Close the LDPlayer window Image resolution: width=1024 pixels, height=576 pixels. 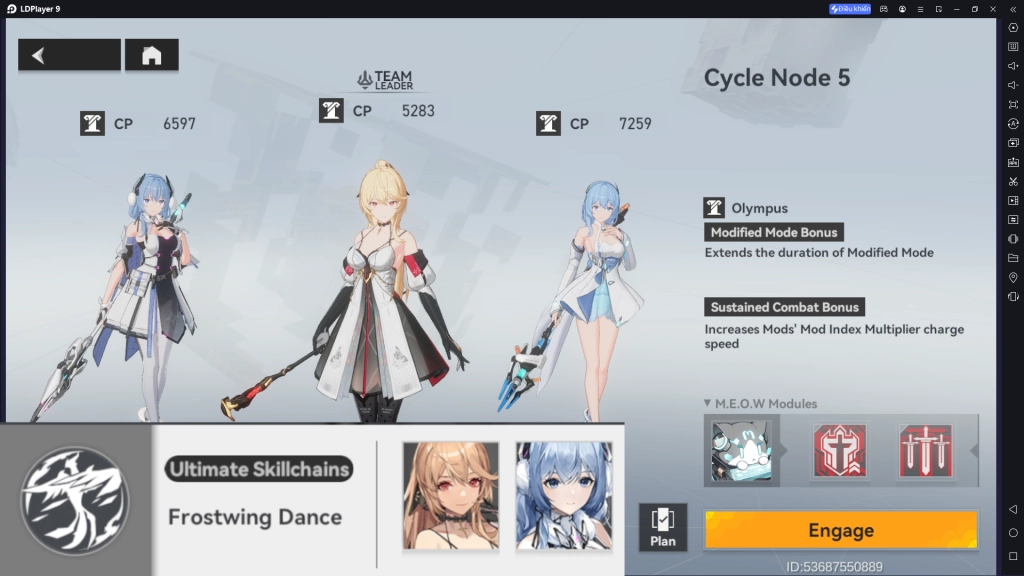(993, 9)
